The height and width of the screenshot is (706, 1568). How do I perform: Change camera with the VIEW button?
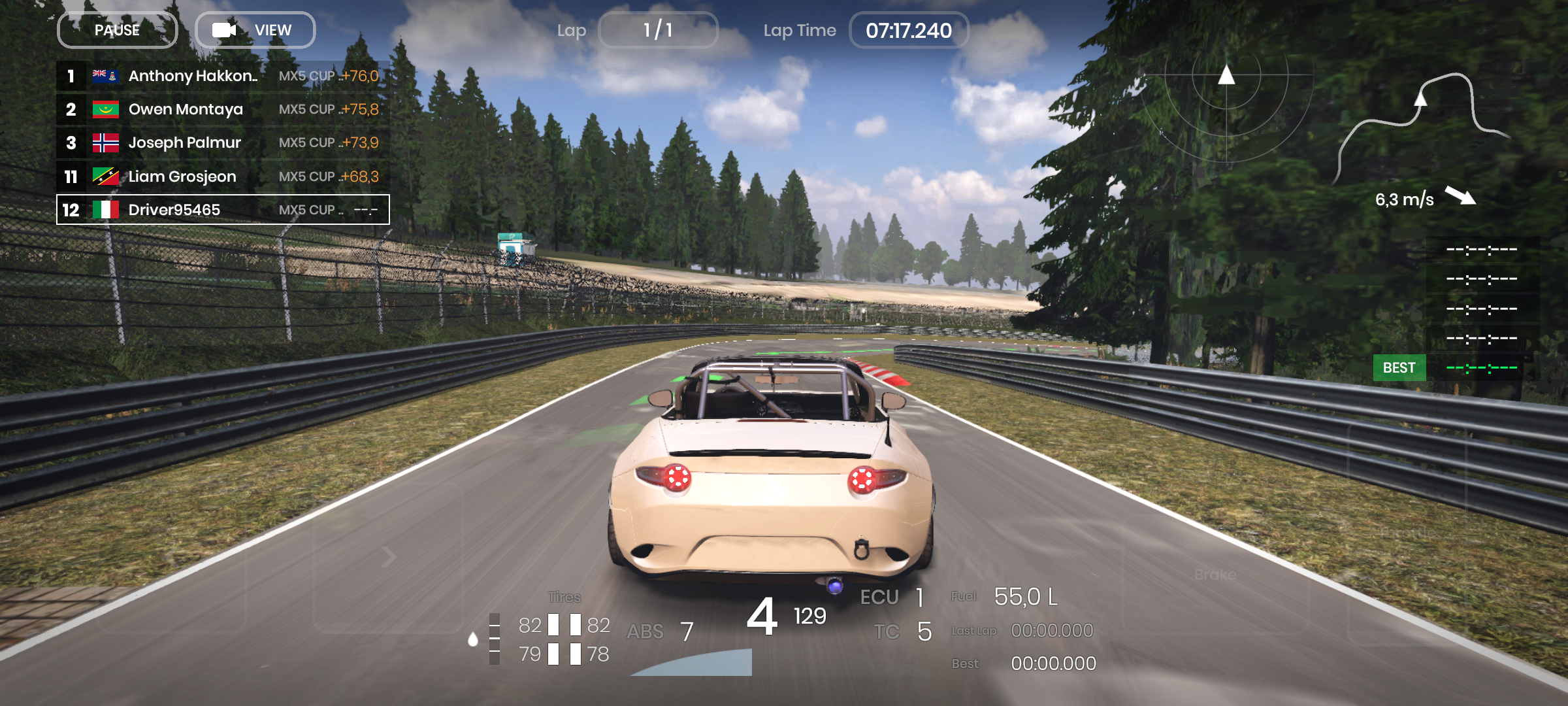click(x=255, y=30)
